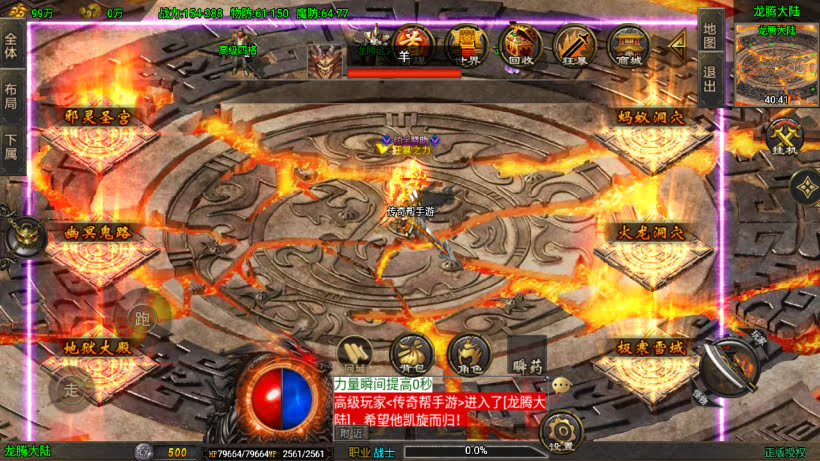The width and height of the screenshot is (820, 461).
Task: Click the 退出 exit button
Action: 709,80
